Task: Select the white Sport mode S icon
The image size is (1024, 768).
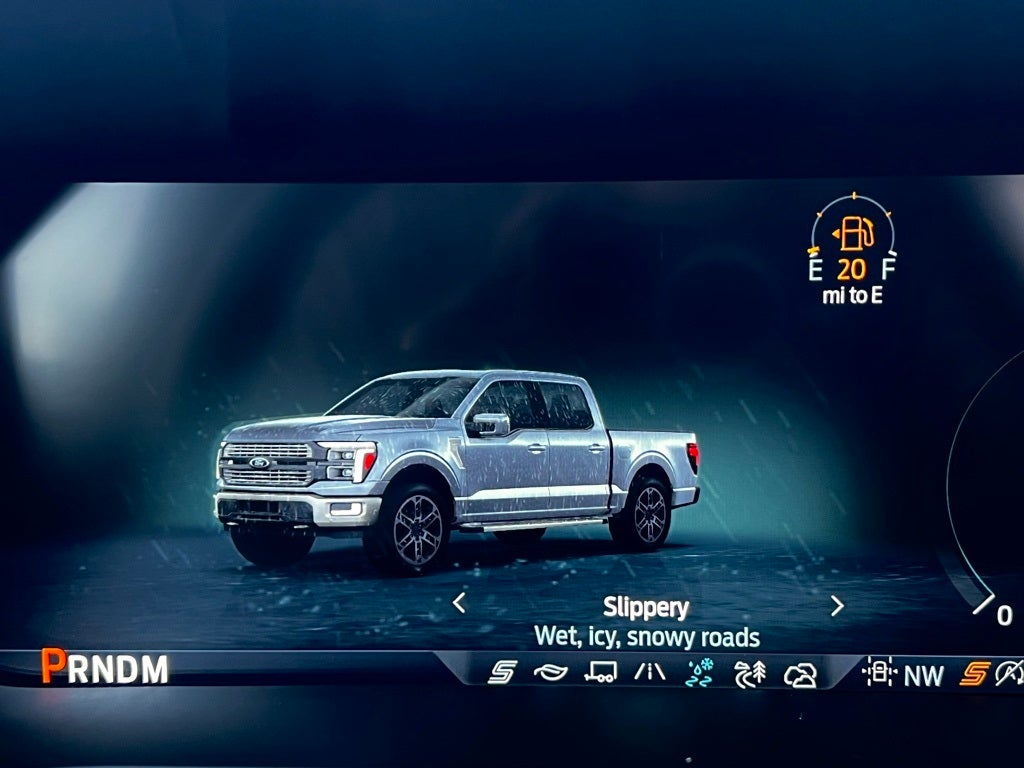Action: click(x=501, y=672)
